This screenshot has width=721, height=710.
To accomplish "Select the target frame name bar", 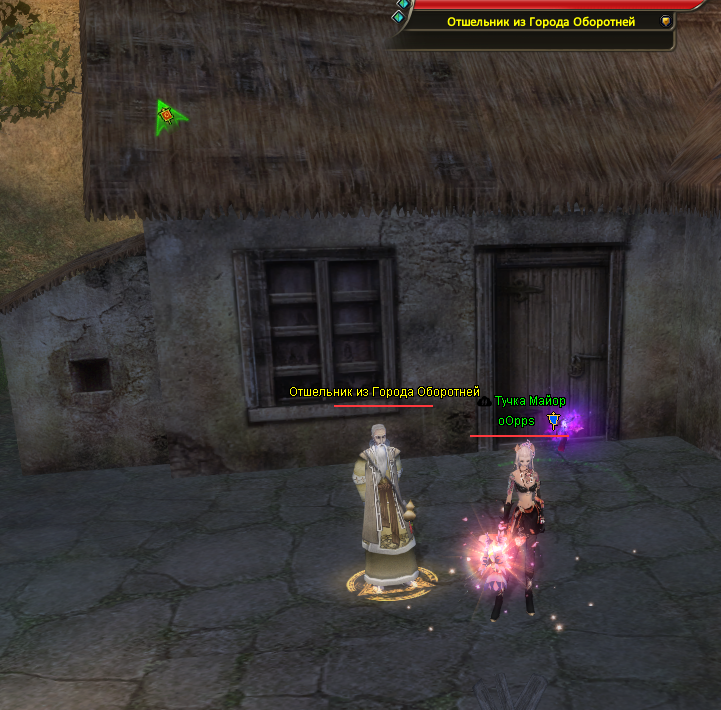I will pos(541,21).
